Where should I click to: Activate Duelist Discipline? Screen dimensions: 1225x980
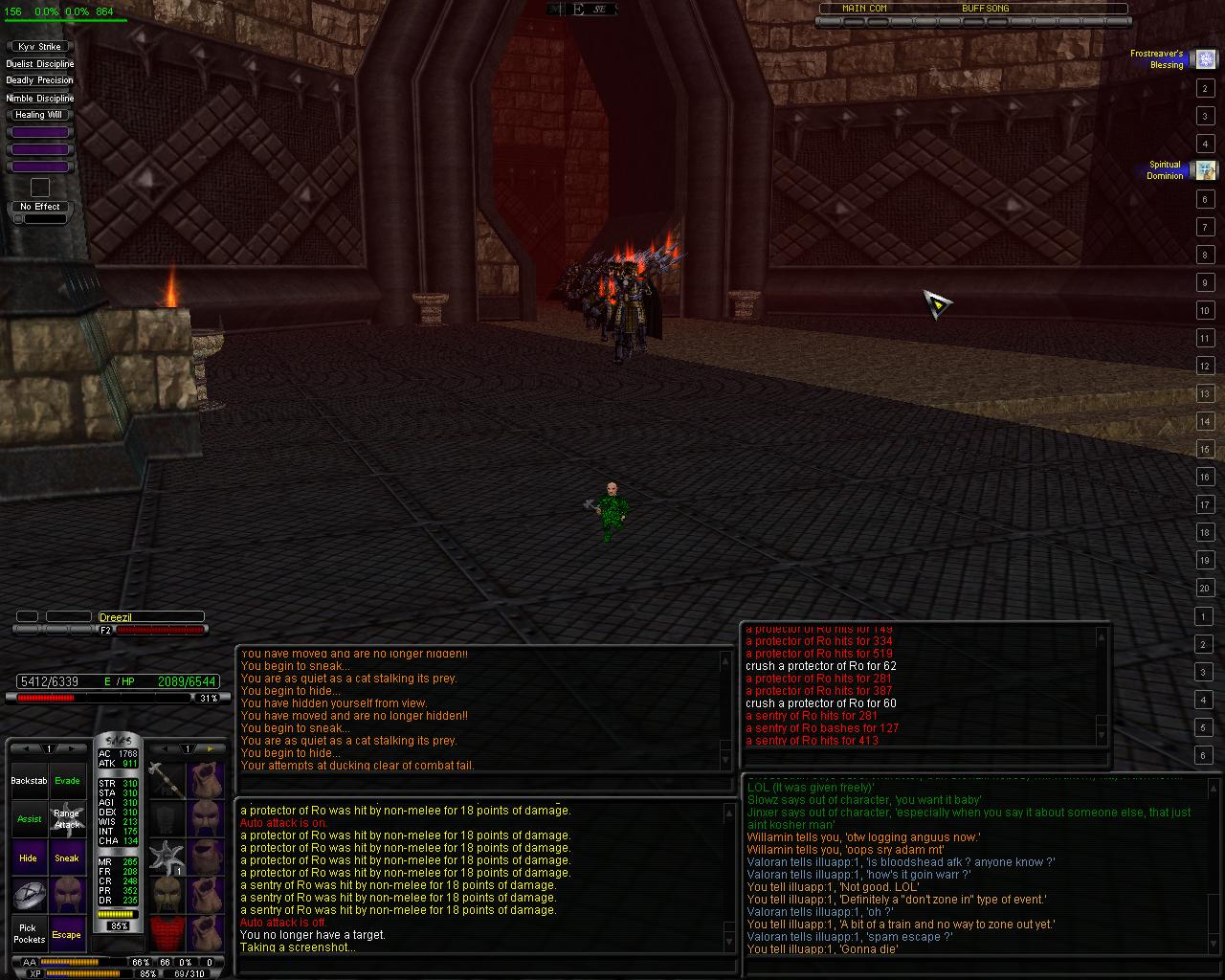tap(39, 63)
